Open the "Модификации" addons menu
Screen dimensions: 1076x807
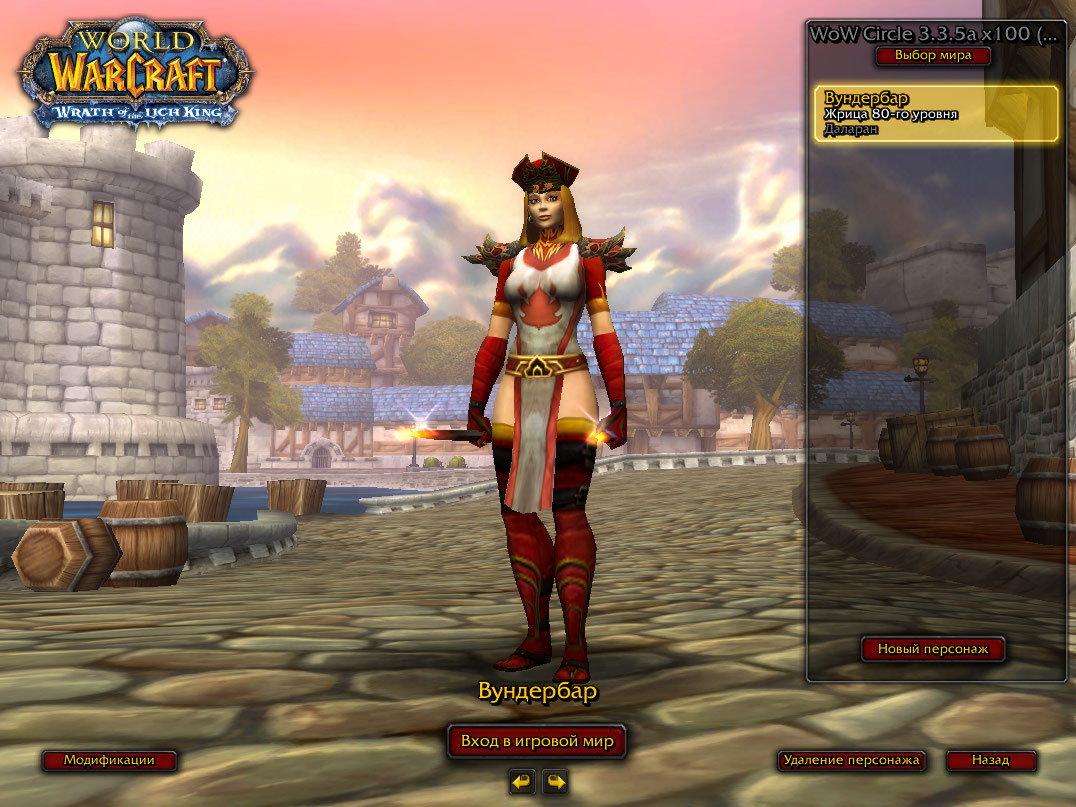[109, 760]
